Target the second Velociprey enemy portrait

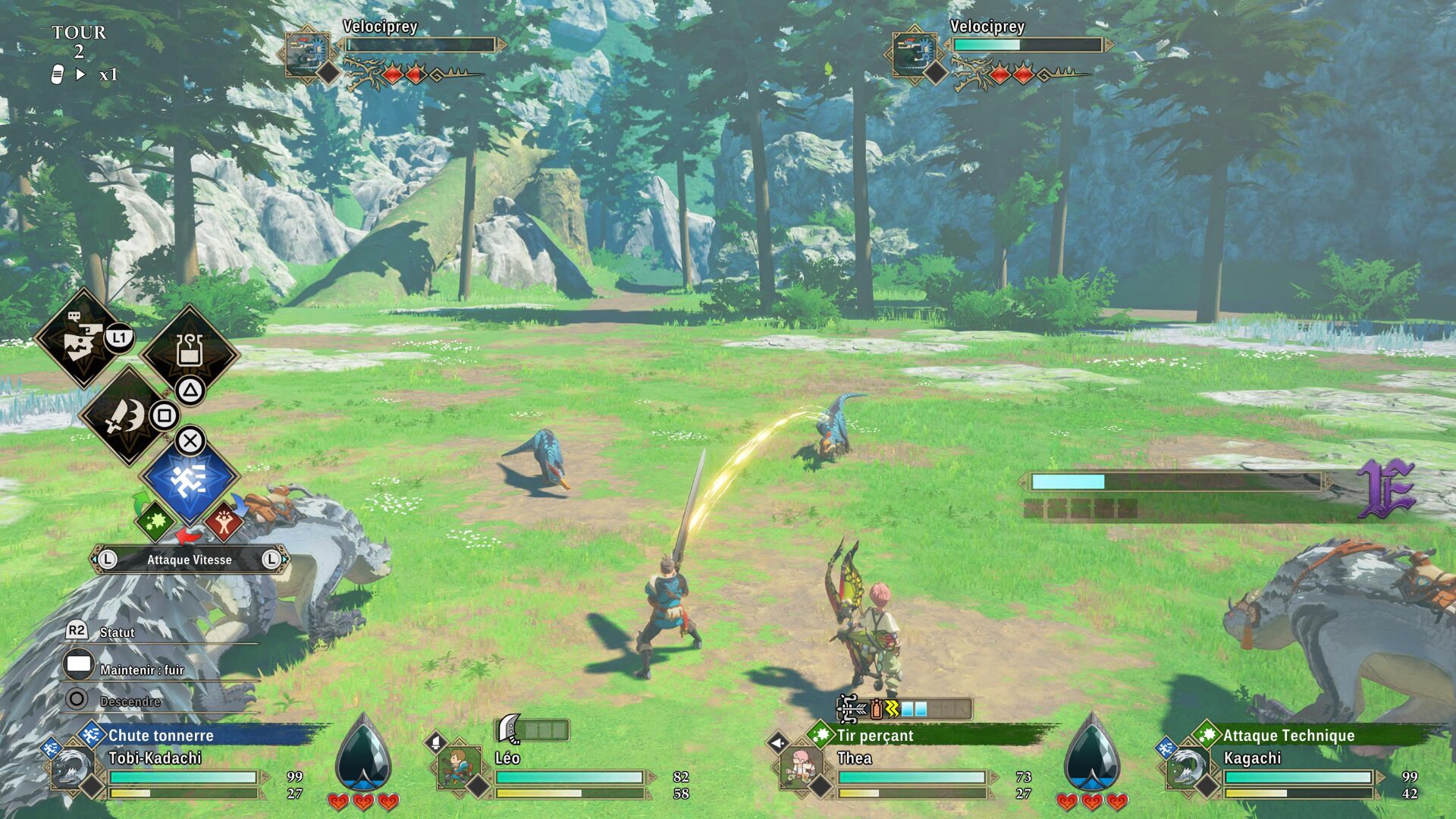pos(915,53)
